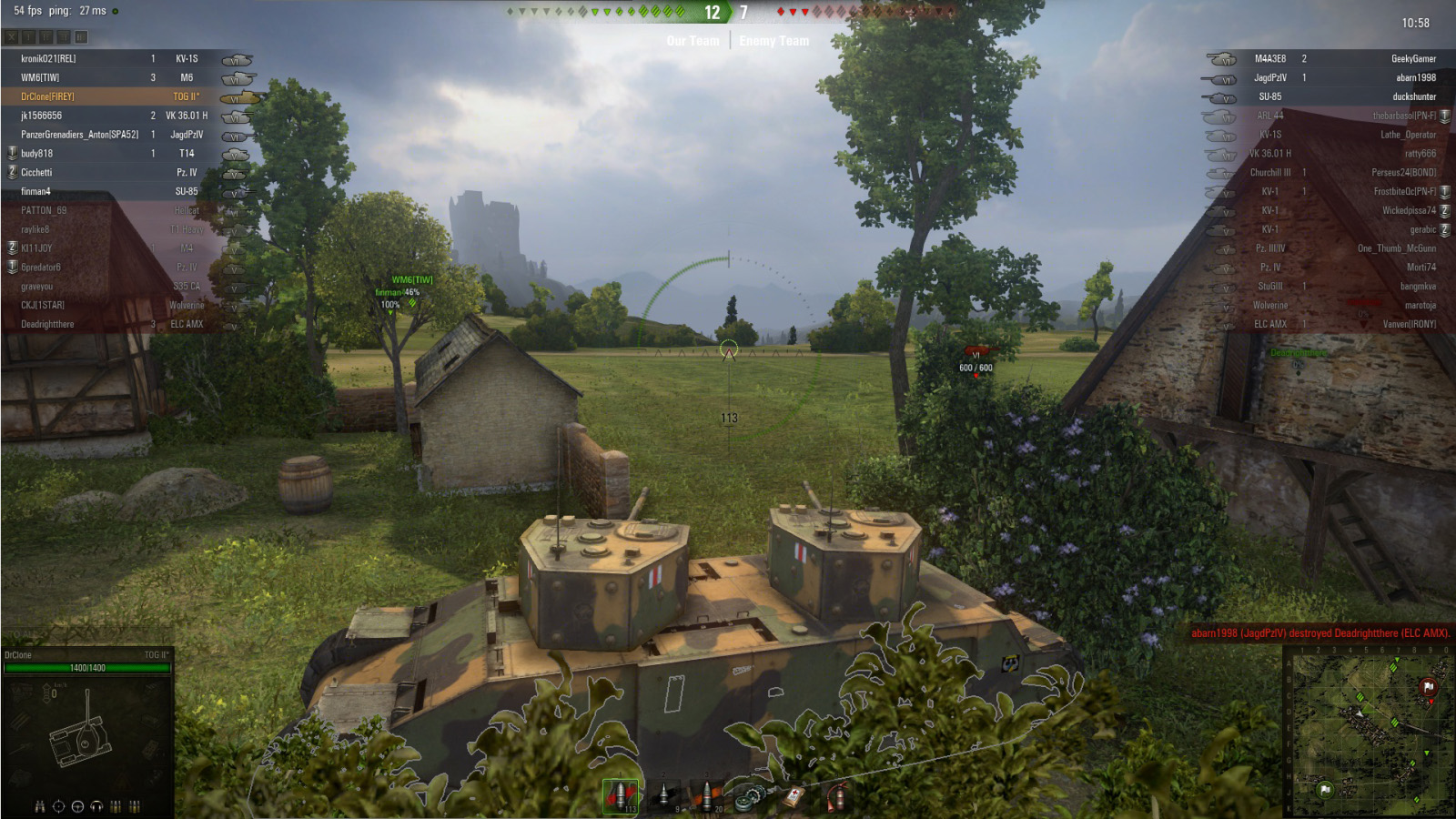Screen dimensions: 1456x819
Task: Click the tank damage panel silhouette
Action: coord(82,735)
